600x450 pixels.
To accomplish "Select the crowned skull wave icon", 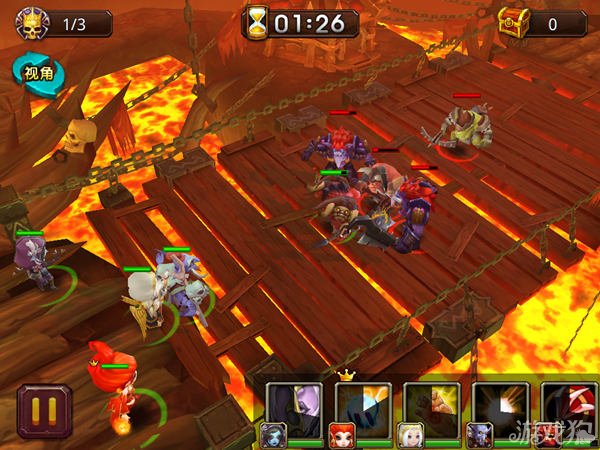I will pyautogui.click(x=28, y=22).
